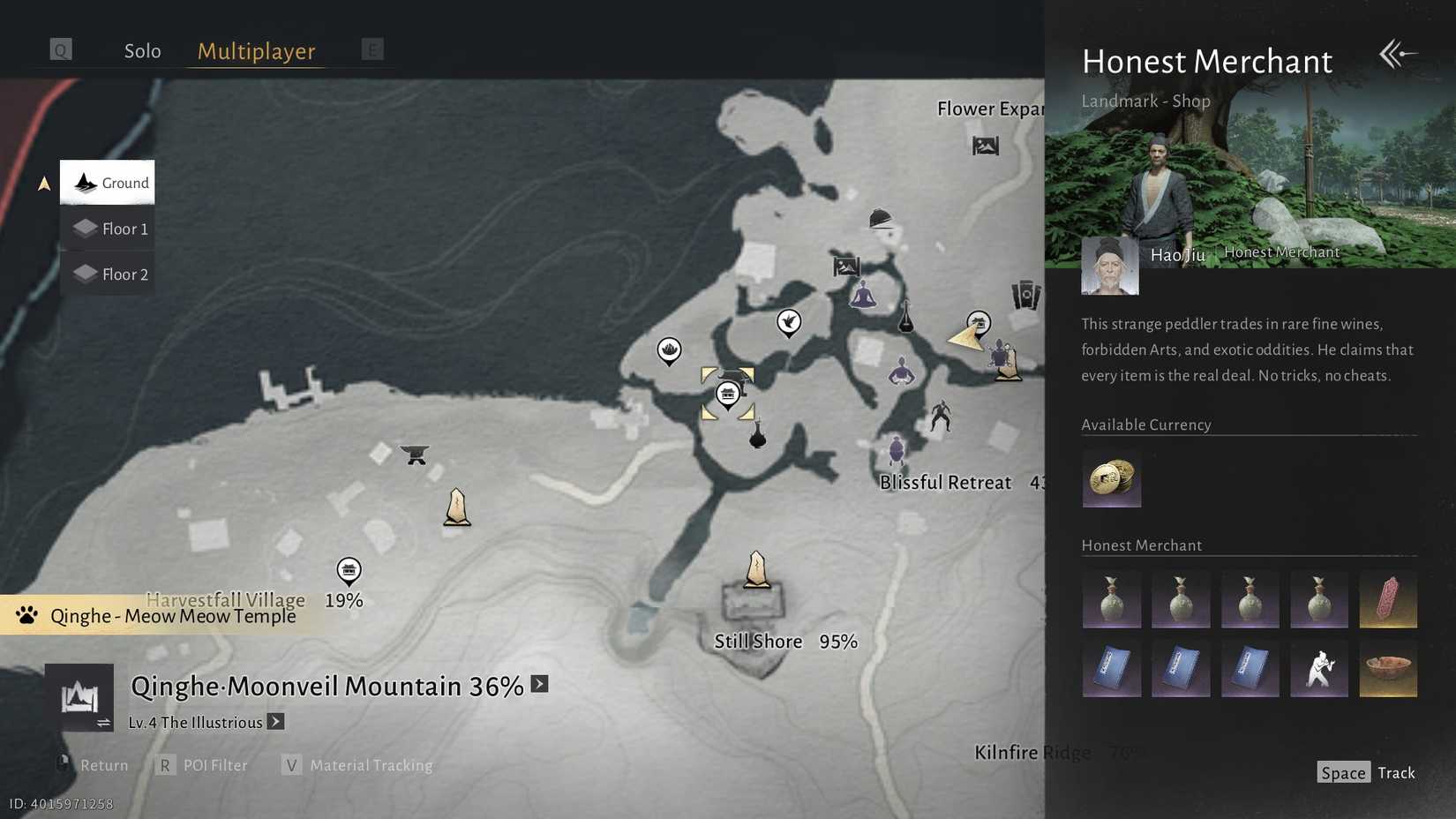The image size is (1456, 819).
Task: Select the currency coins icon under Available Currency
Action: pyautogui.click(x=1111, y=479)
